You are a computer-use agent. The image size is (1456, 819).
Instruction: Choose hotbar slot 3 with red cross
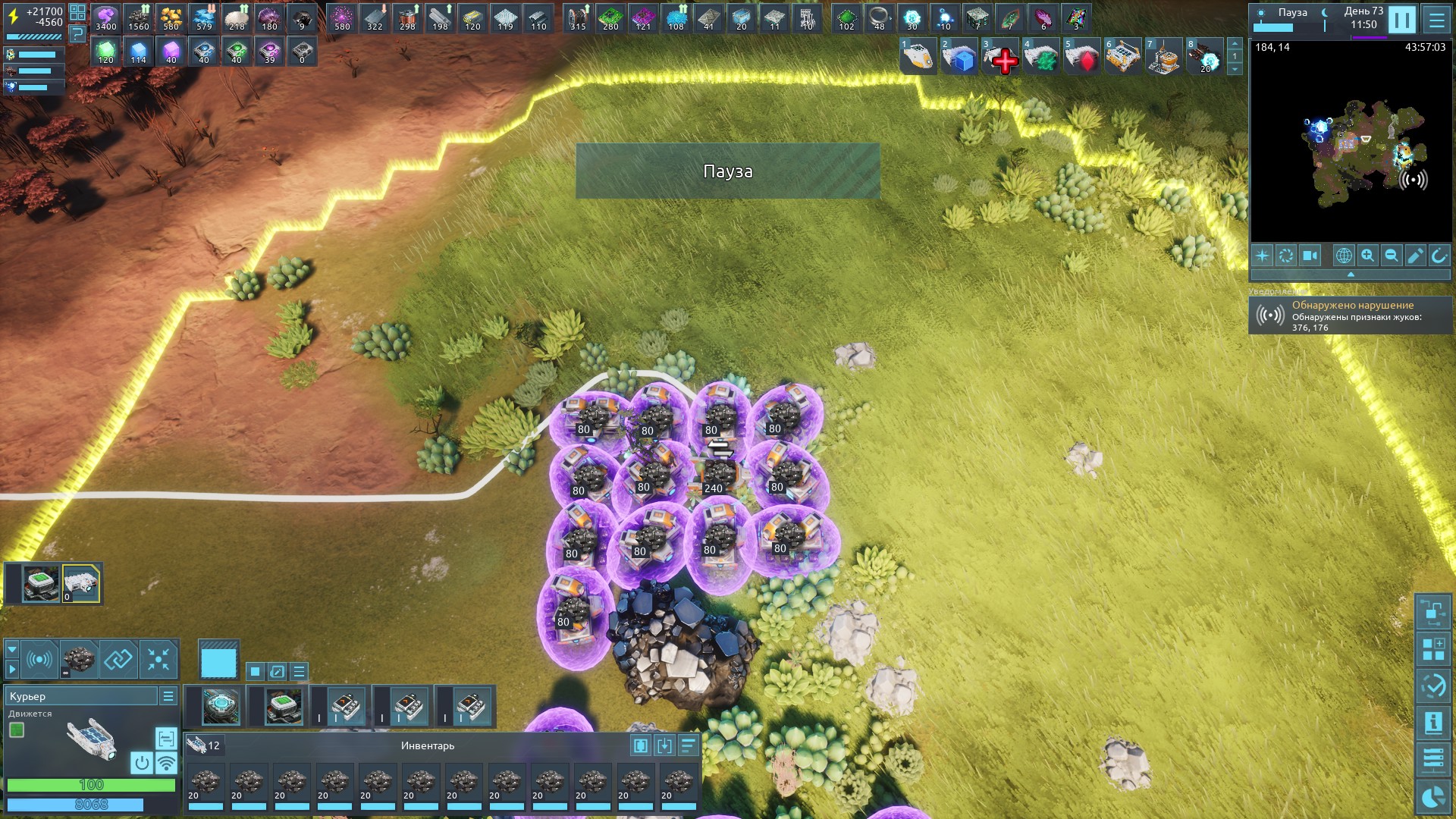[1001, 58]
